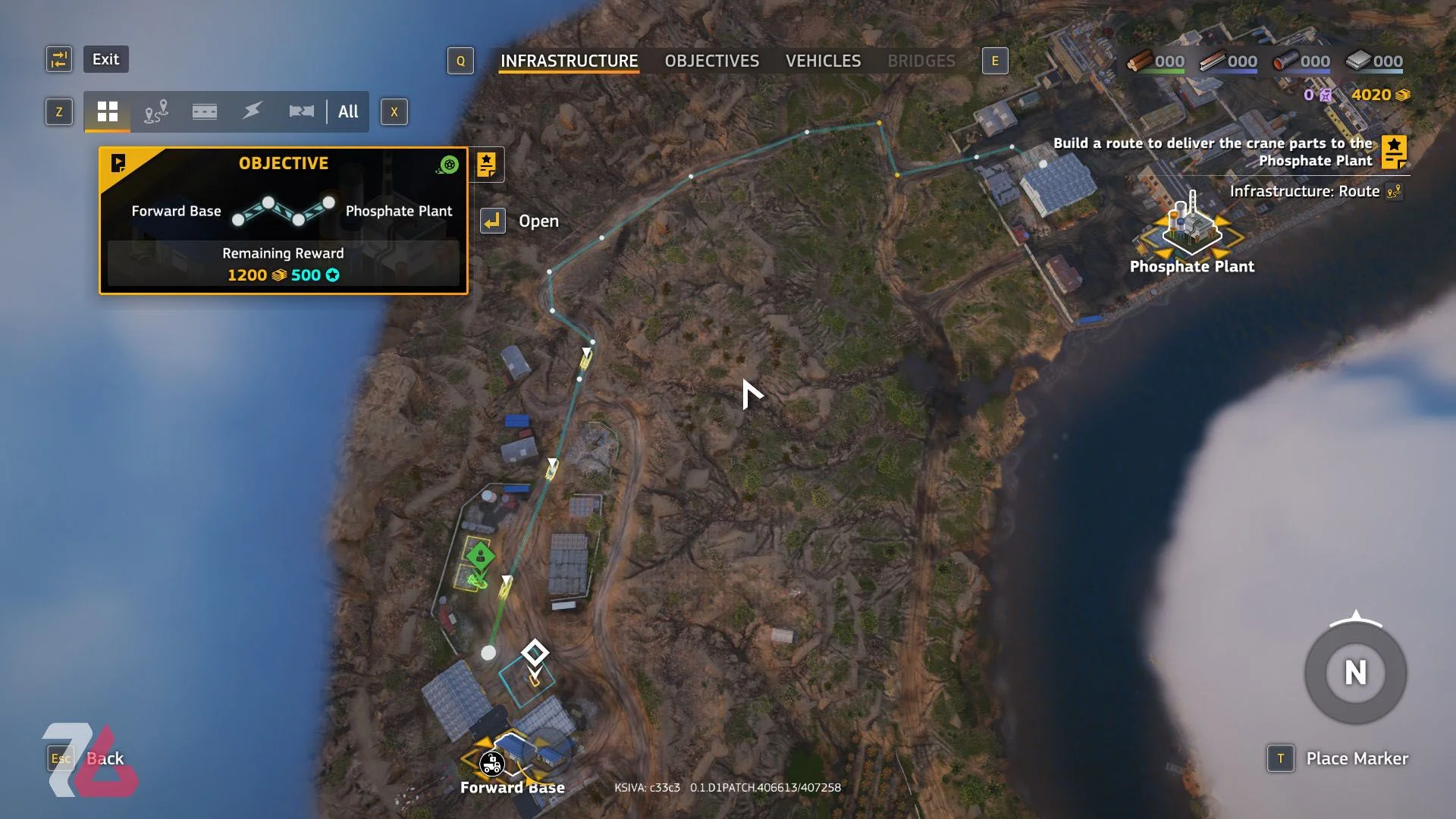Select the road filter icon
The image size is (1456, 819).
[x=205, y=111]
